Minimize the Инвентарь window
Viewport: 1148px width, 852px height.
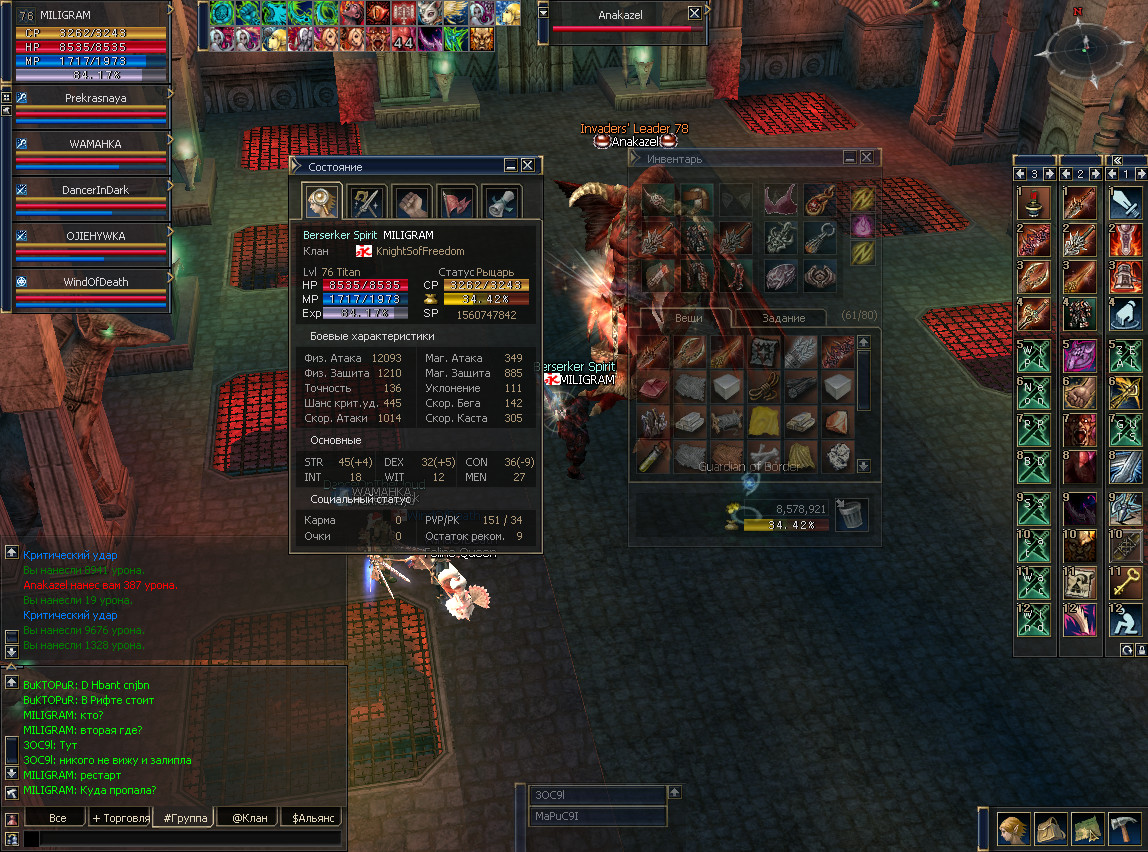(x=850, y=157)
